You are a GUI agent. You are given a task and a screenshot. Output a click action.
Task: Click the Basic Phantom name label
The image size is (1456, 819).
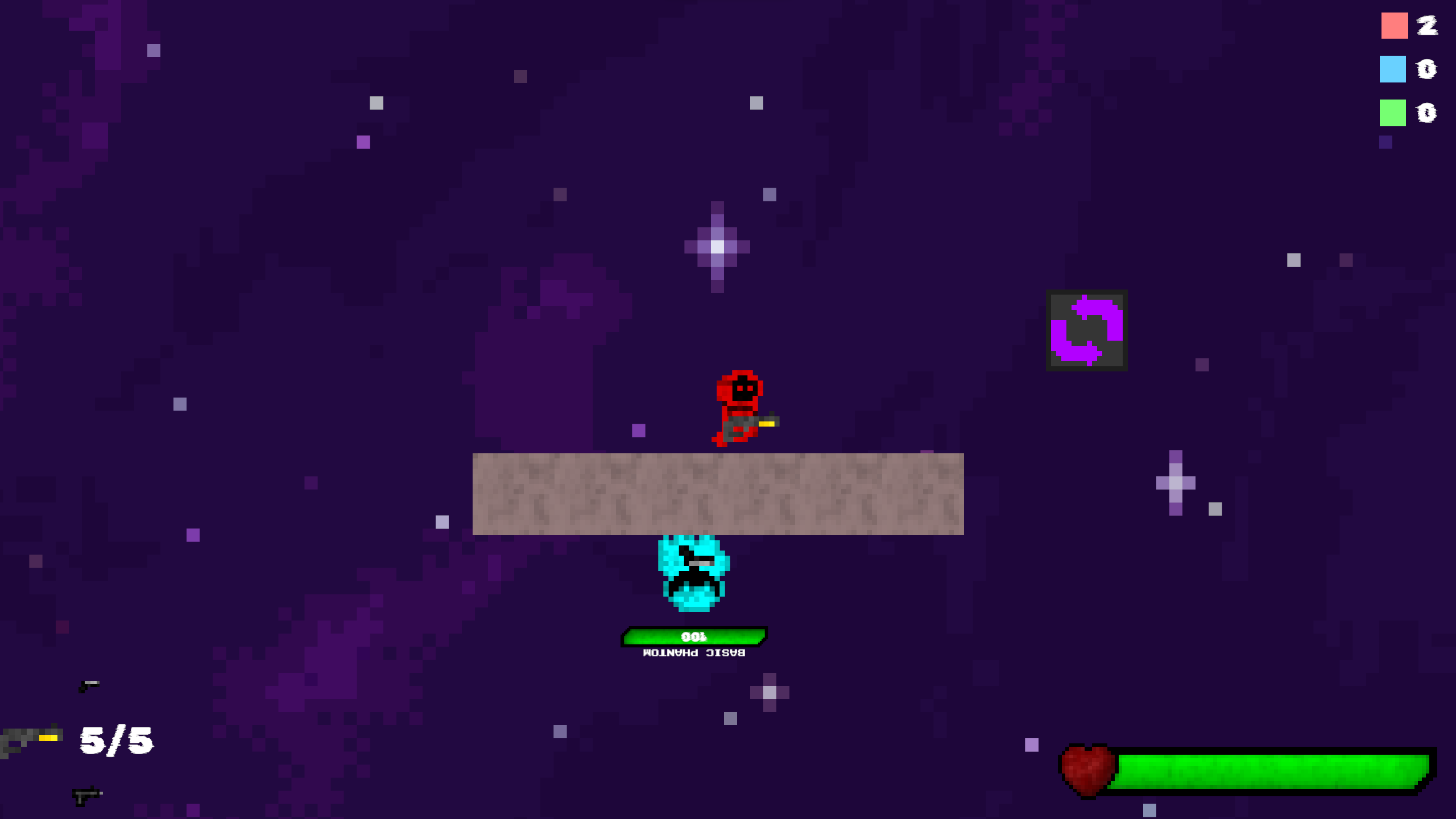[x=694, y=653]
